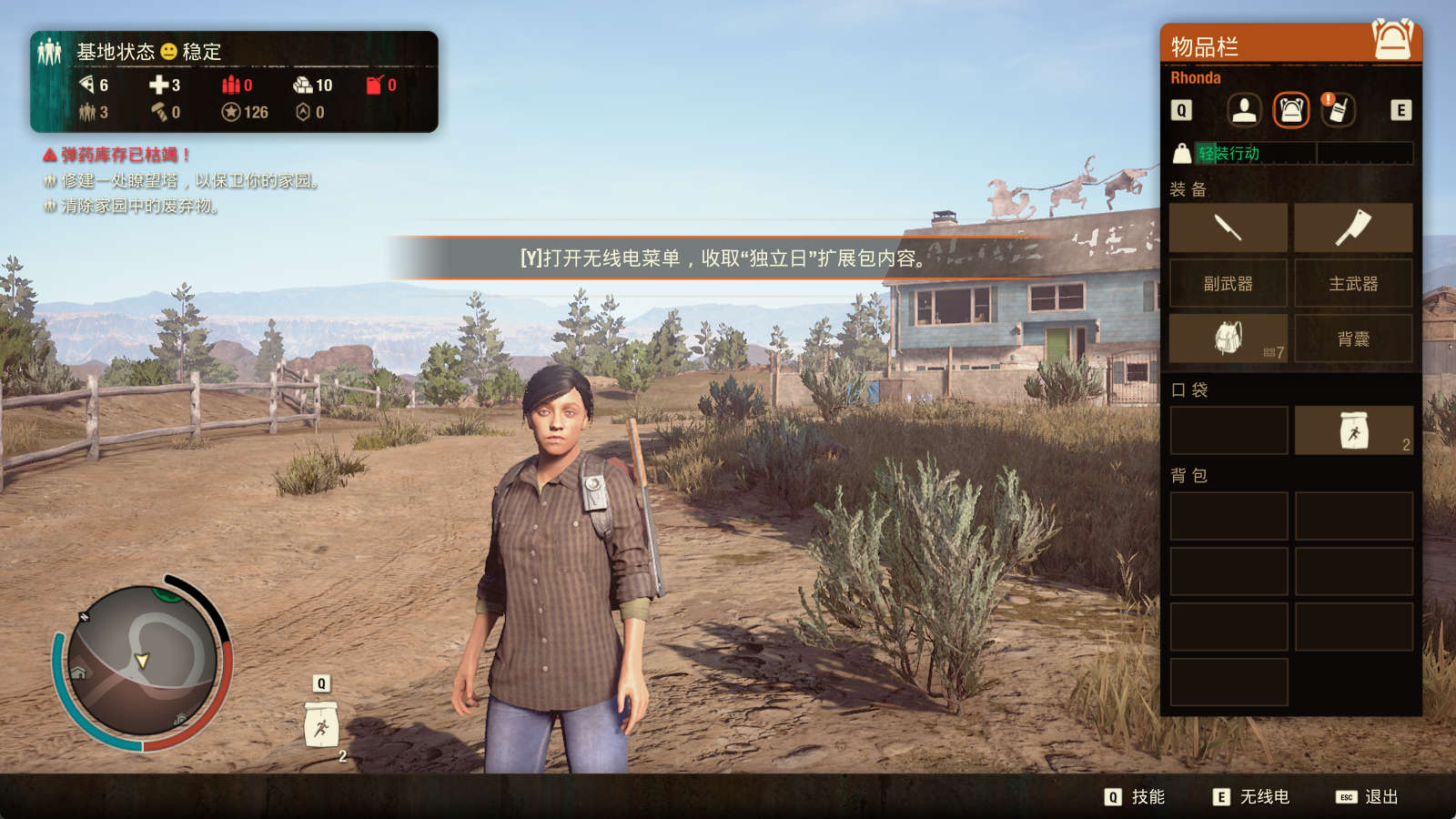1456x819 pixels.
Task: Open the 无线电 radio menu
Action: (x=1251, y=797)
